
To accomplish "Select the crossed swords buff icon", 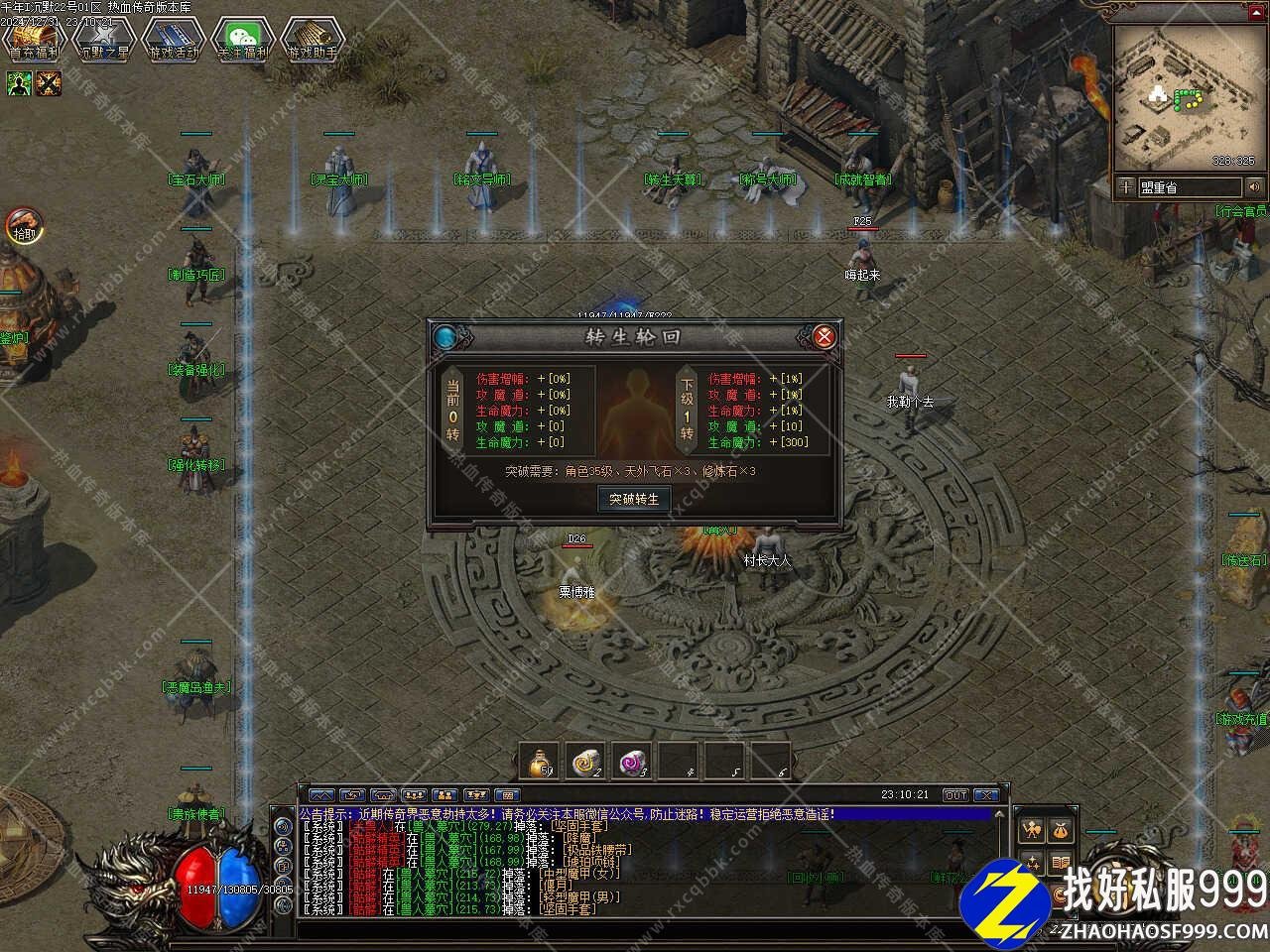I will coord(49,84).
